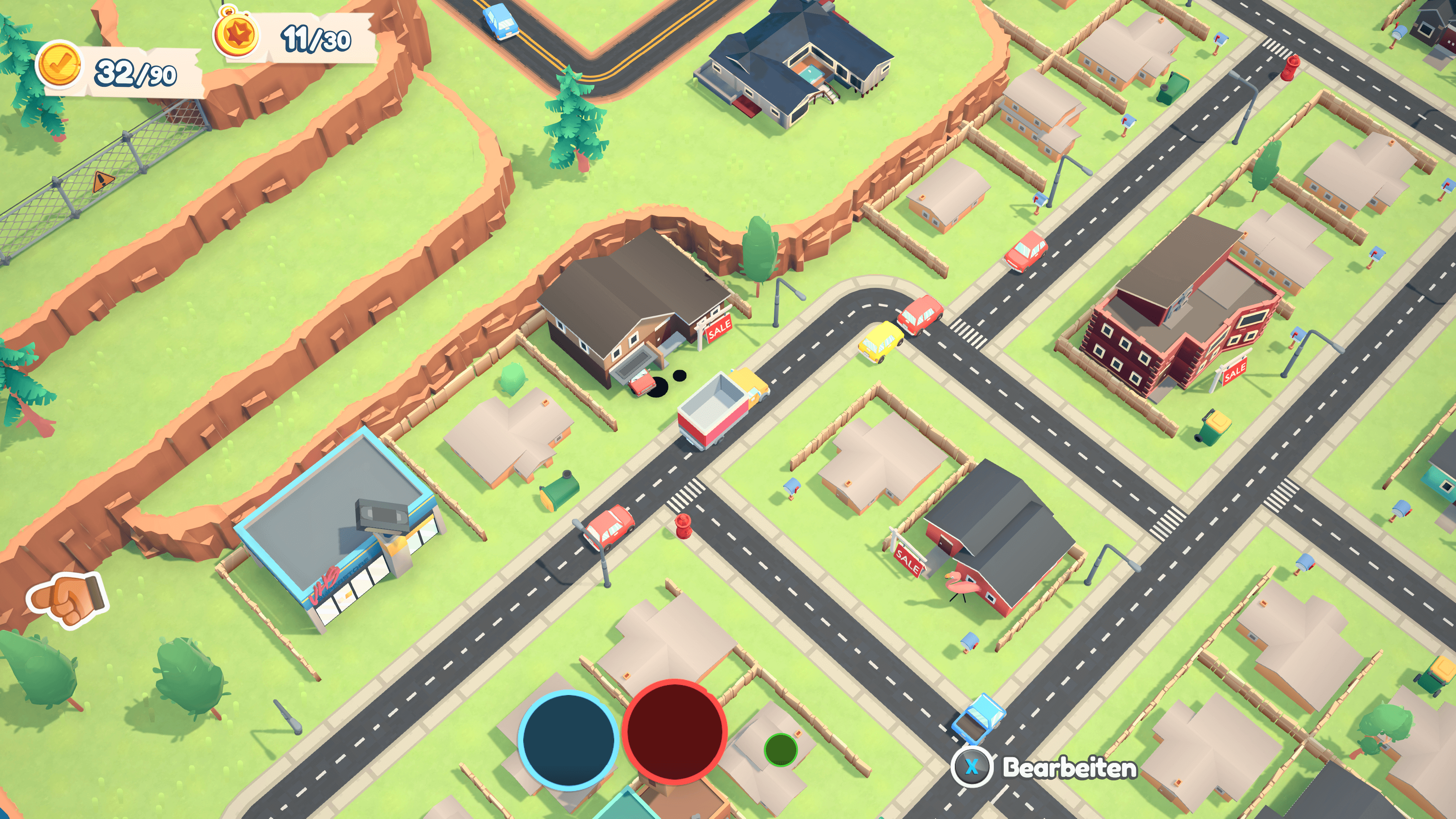Choose the large red circle
The width and height of the screenshot is (1456, 819).
(674, 731)
